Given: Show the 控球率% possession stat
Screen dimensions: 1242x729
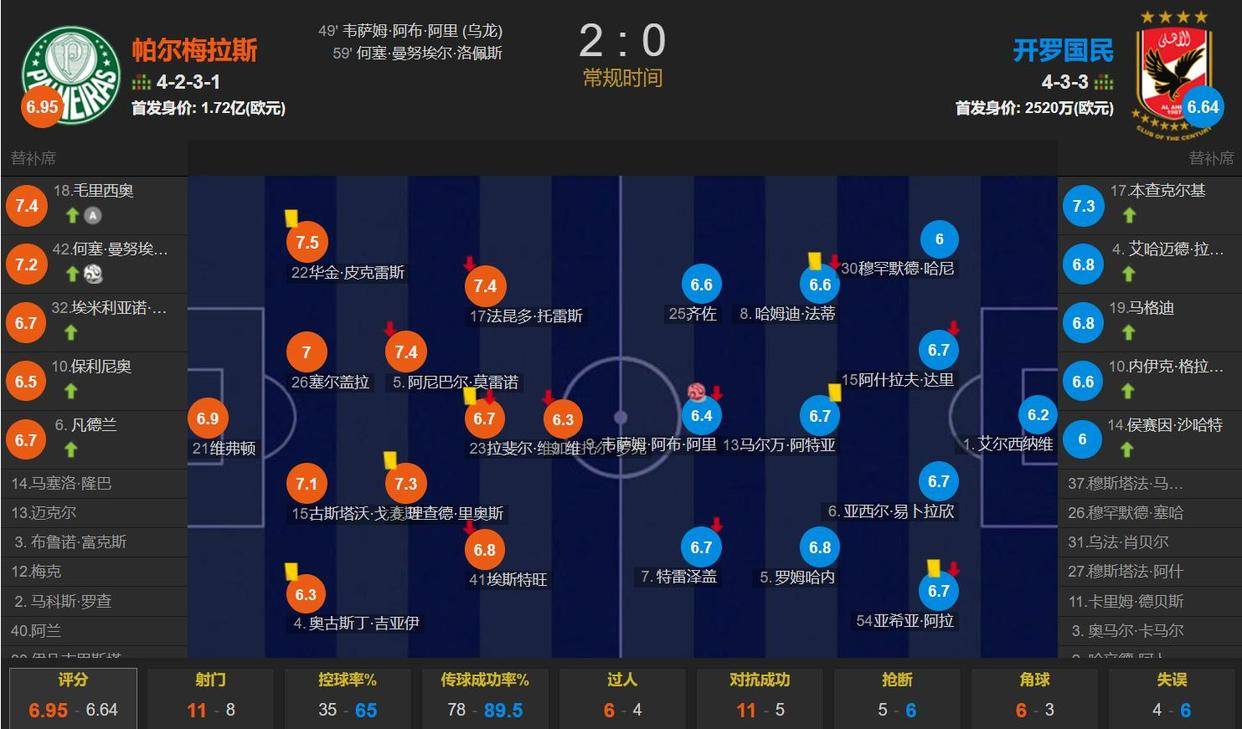Looking at the screenshot, I should [347, 695].
